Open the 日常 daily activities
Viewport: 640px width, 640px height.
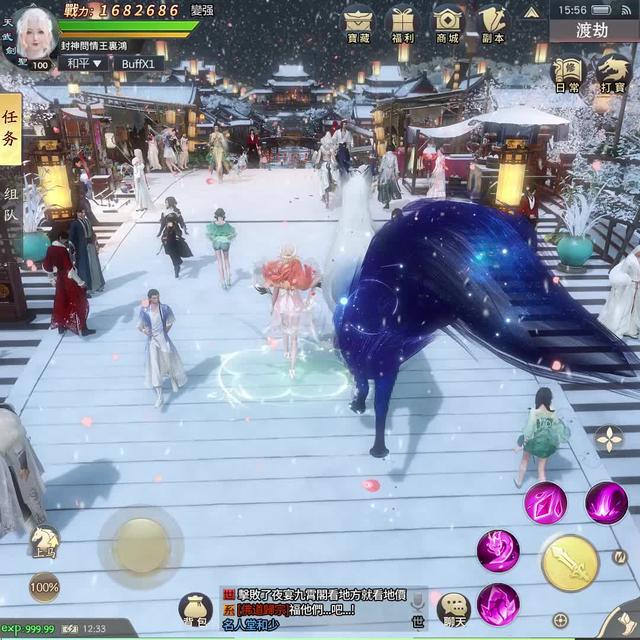click(567, 72)
